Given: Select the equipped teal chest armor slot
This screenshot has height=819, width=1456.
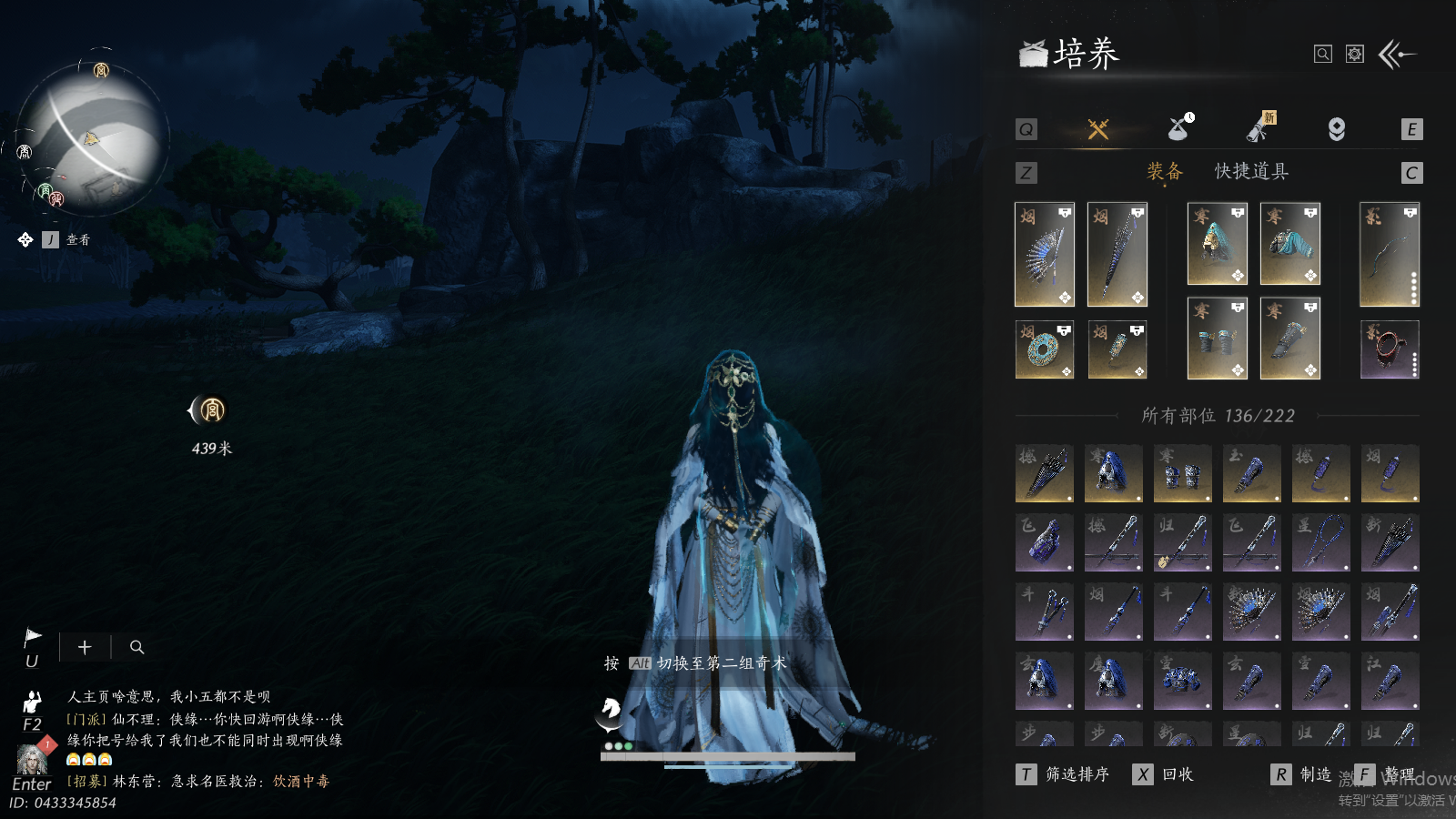Looking at the screenshot, I should (x=1290, y=244).
